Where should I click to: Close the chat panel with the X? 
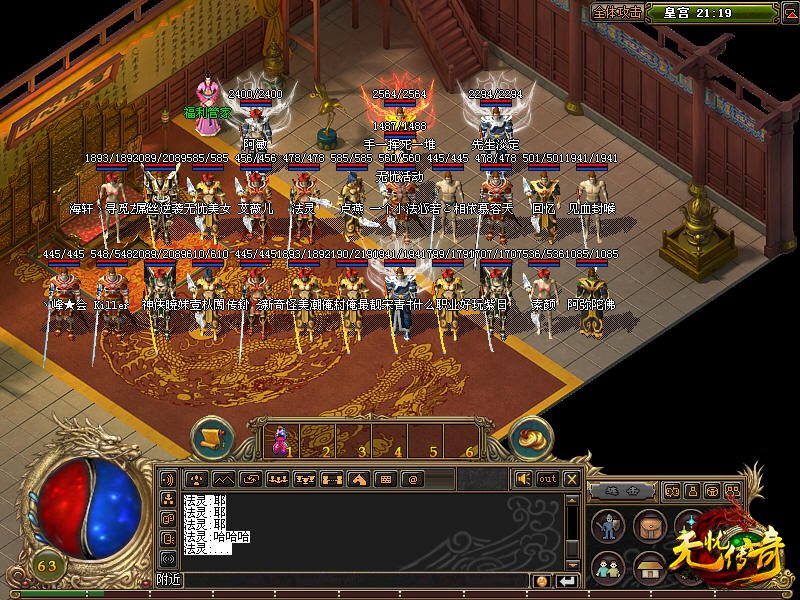click(571, 479)
